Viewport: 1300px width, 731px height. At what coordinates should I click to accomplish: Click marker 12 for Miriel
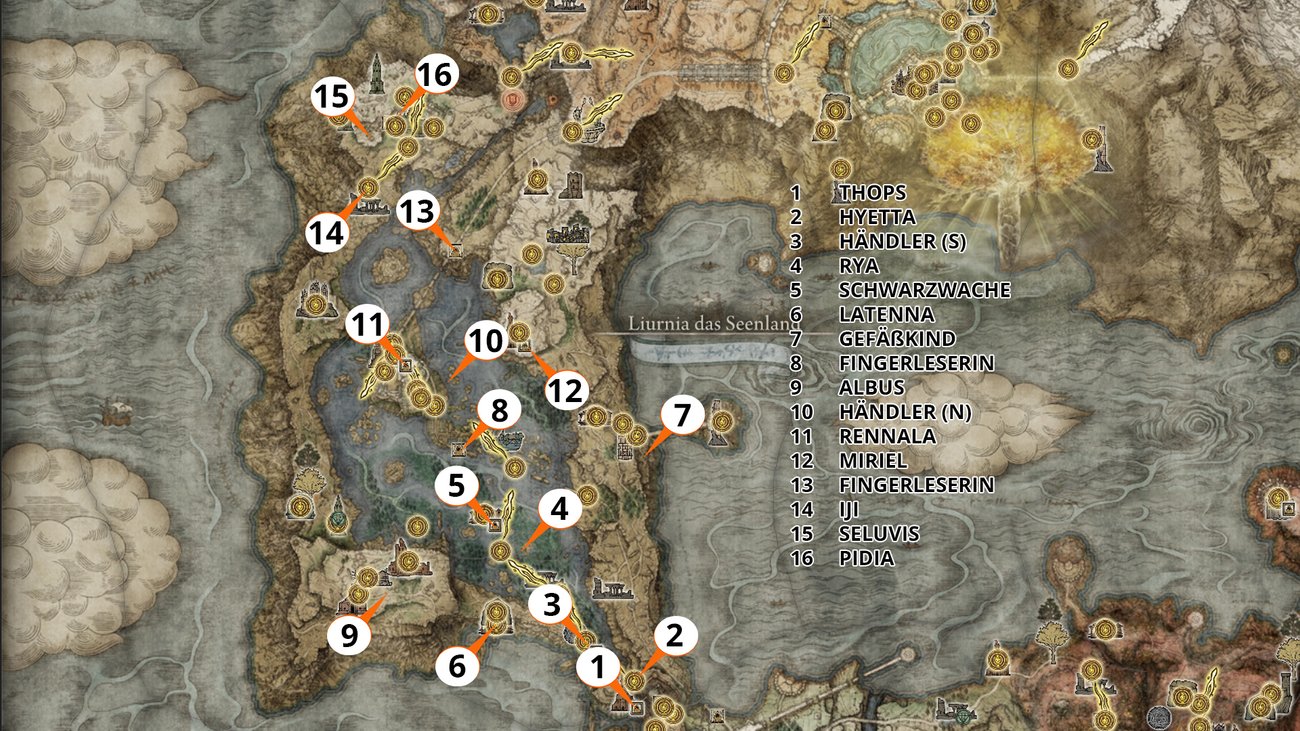[x=564, y=391]
